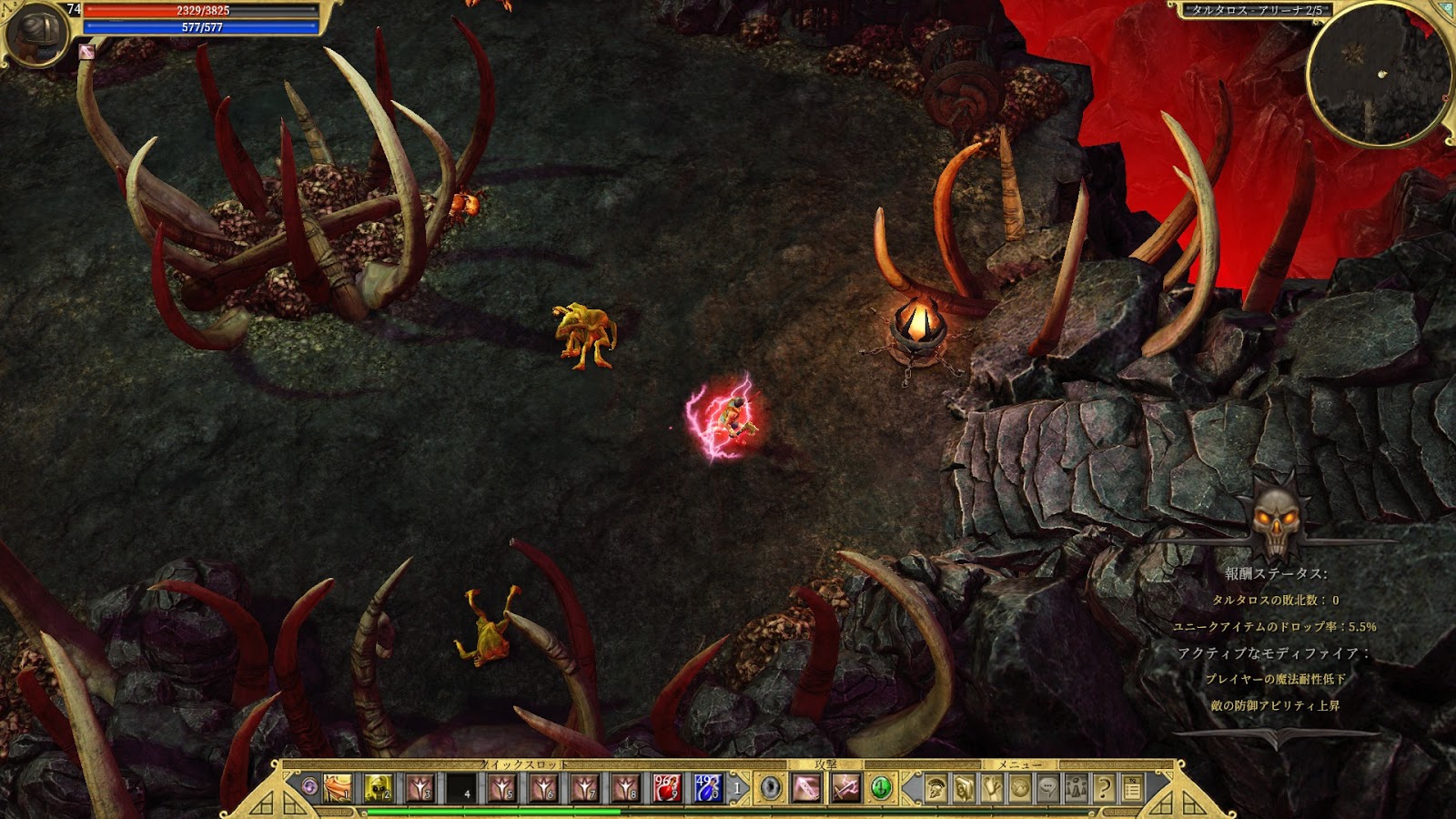This screenshot has height=819, width=1456.
Task: Open the skills book menu
Action: pos(964,788)
